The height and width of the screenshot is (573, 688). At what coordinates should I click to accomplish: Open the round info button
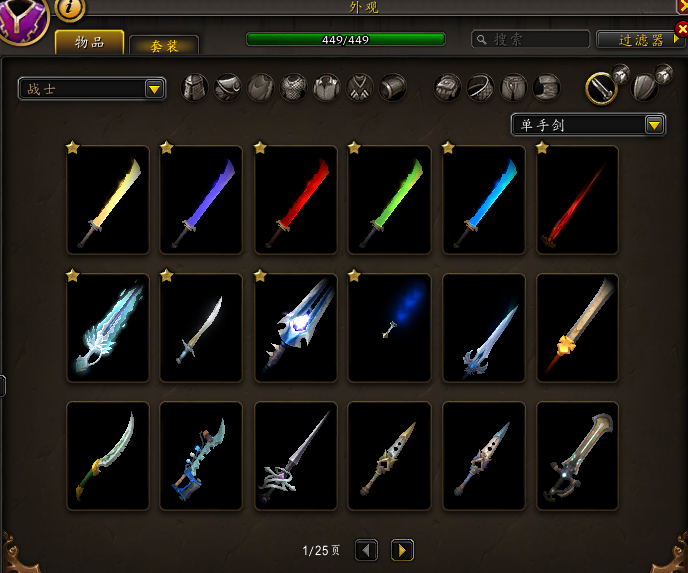coord(70,7)
